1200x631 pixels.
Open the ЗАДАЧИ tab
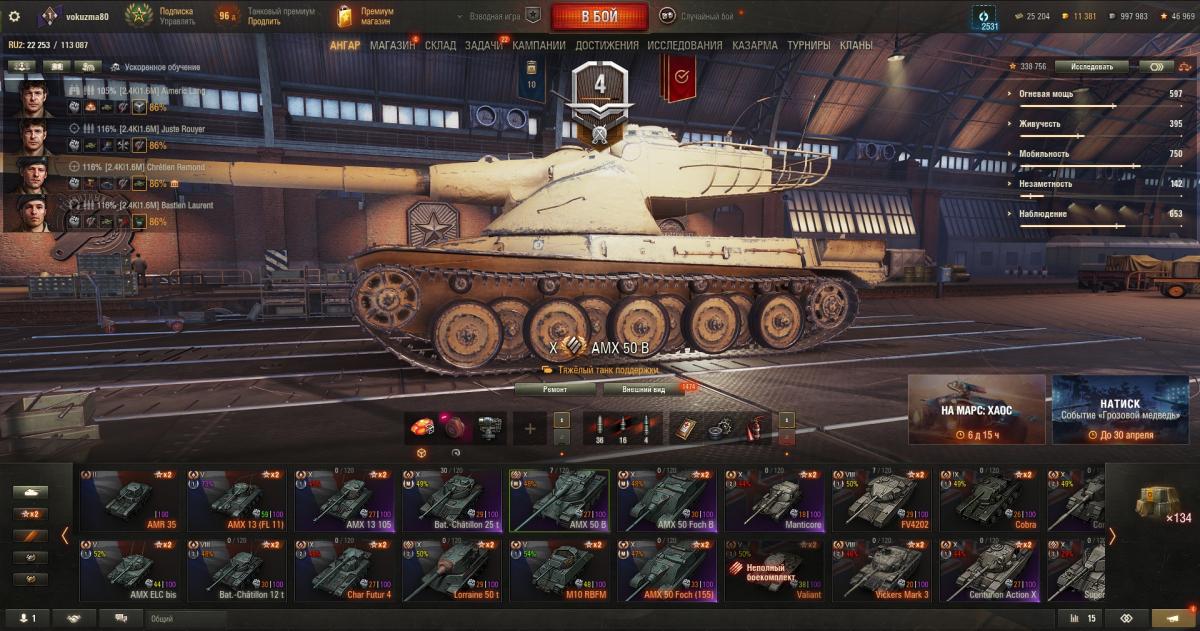coord(483,45)
